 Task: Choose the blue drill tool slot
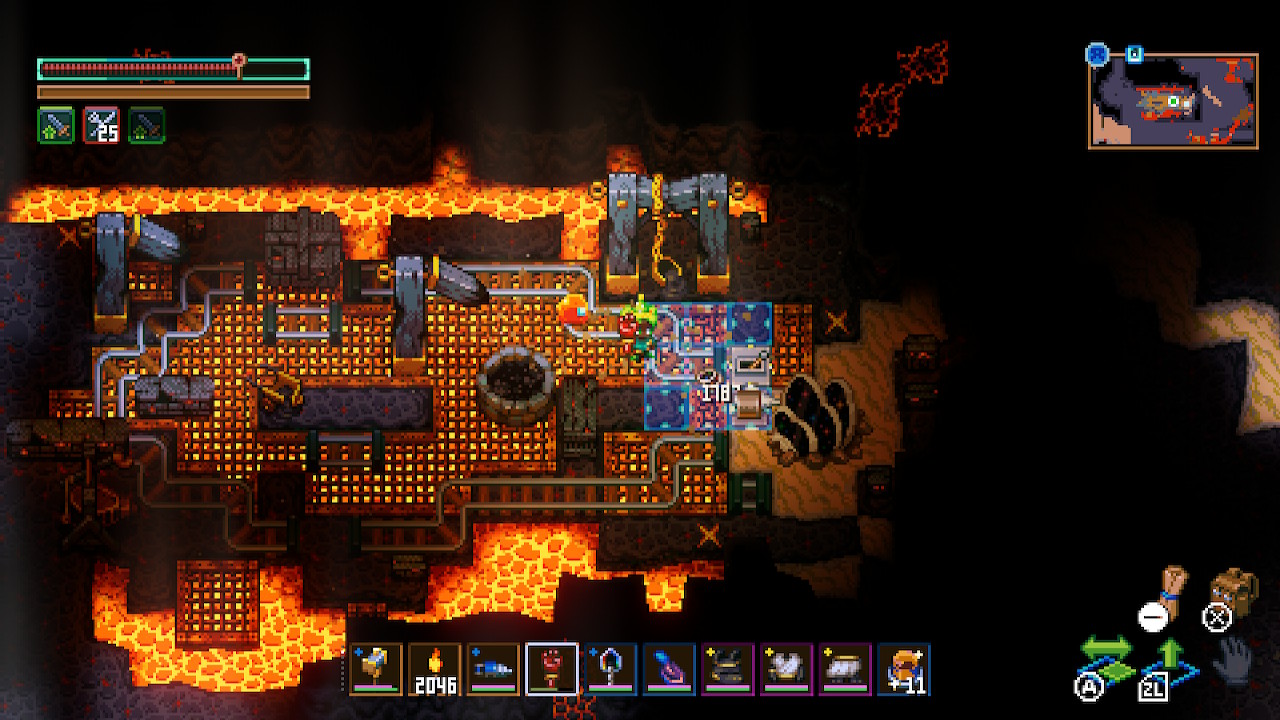coord(494,668)
